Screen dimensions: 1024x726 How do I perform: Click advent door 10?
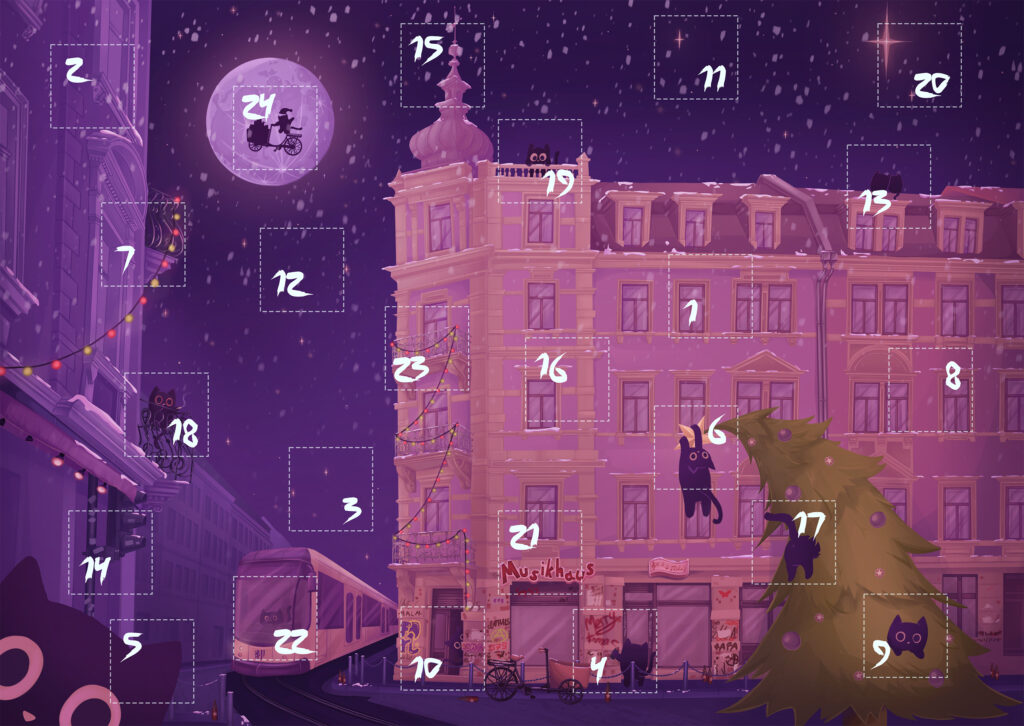pos(442,647)
